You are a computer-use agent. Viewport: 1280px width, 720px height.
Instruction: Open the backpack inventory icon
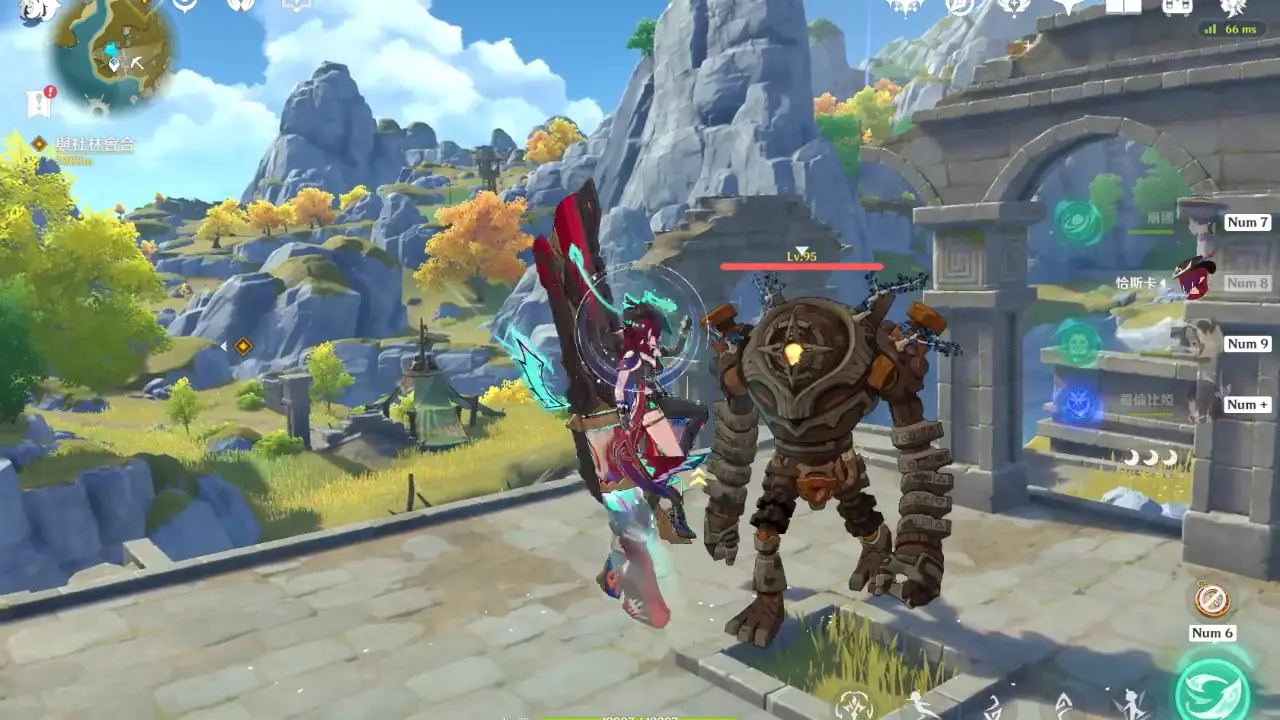point(1177,7)
